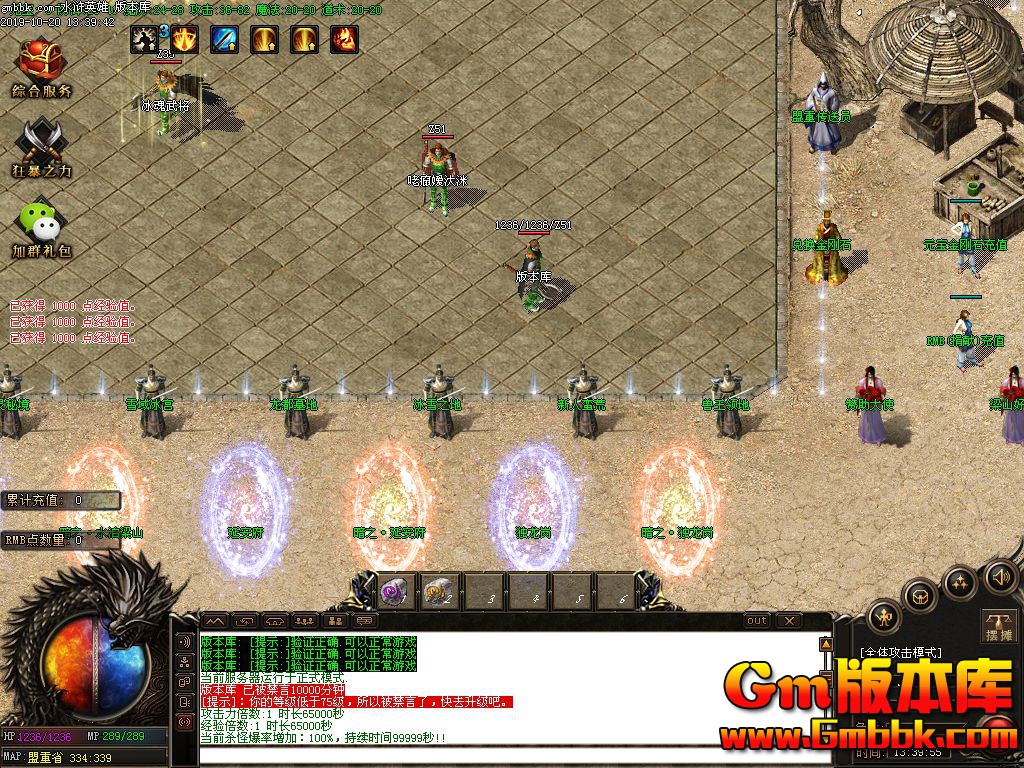Click the blue sword buff icon
This screenshot has width=1024, height=768.
224,39
